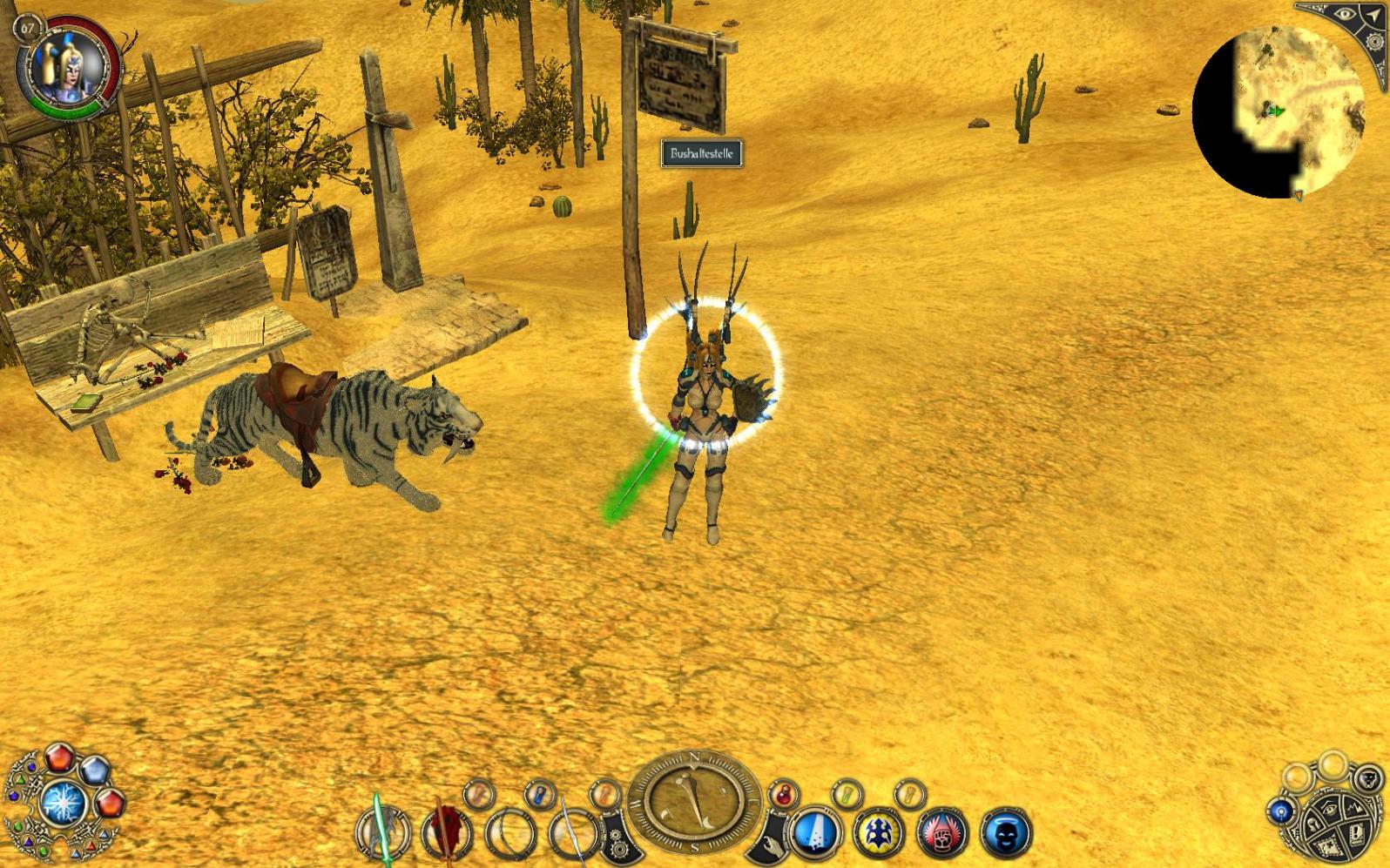Image resolution: width=1390 pixels, height=868 pixels.
Task: Toggle the eye icon above the minimap
Action: [1346, 15]
